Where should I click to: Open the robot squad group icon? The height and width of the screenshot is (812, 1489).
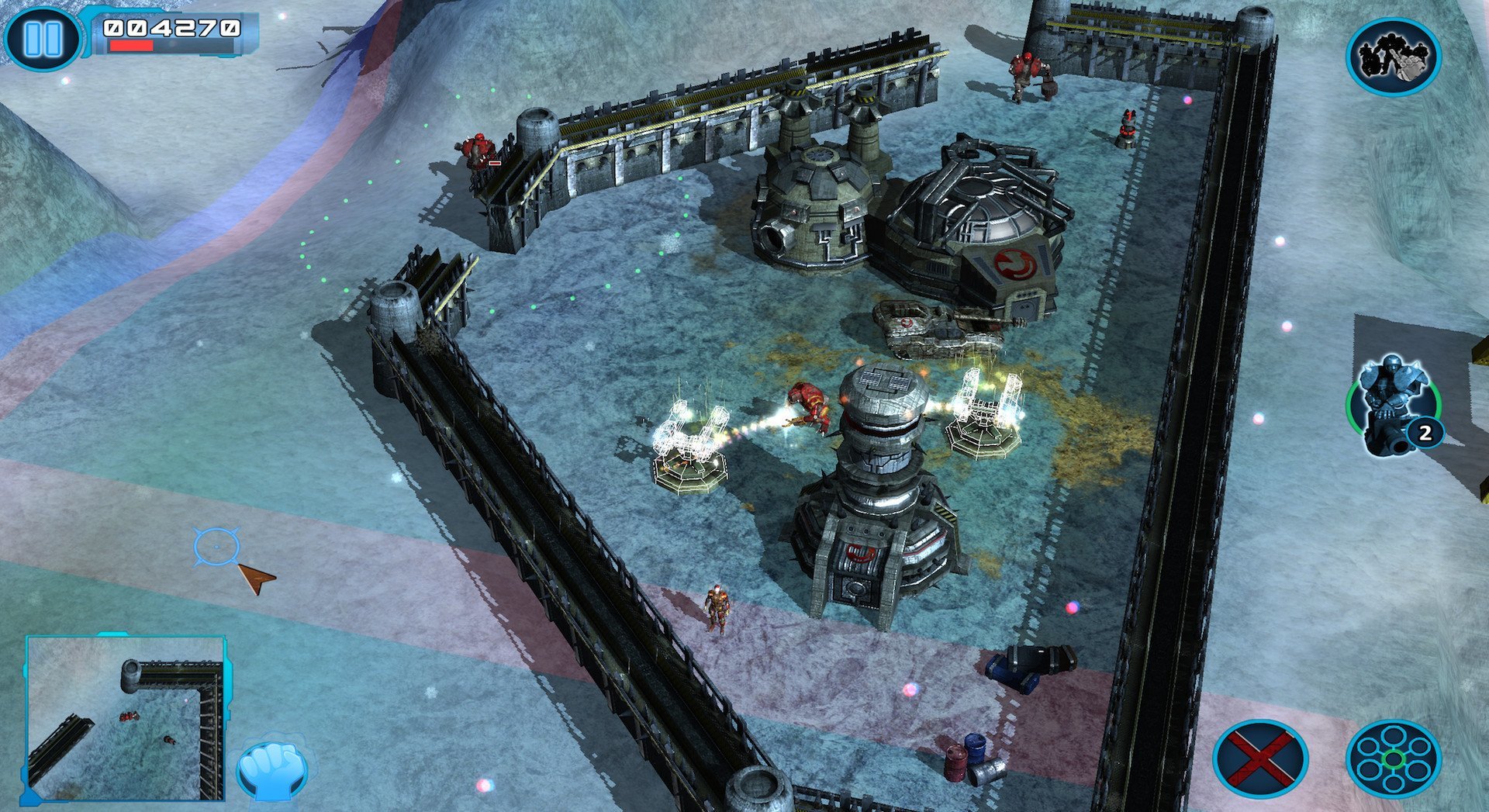point(1393,57)
